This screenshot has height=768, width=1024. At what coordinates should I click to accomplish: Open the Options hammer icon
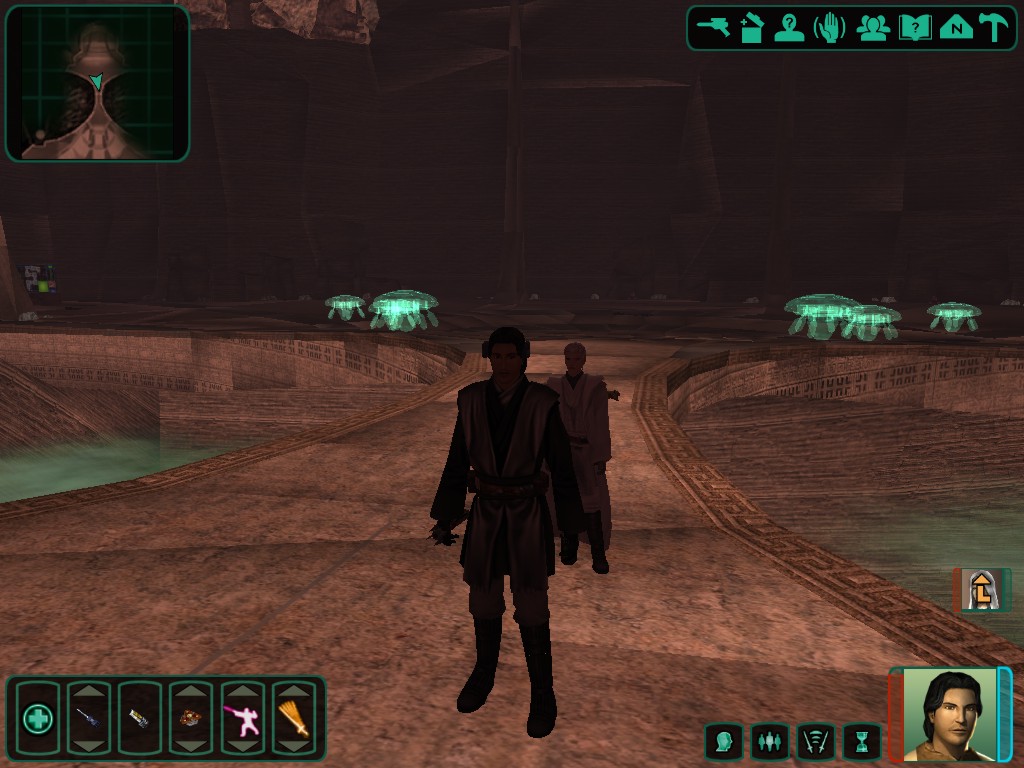[x=995, y=28]
